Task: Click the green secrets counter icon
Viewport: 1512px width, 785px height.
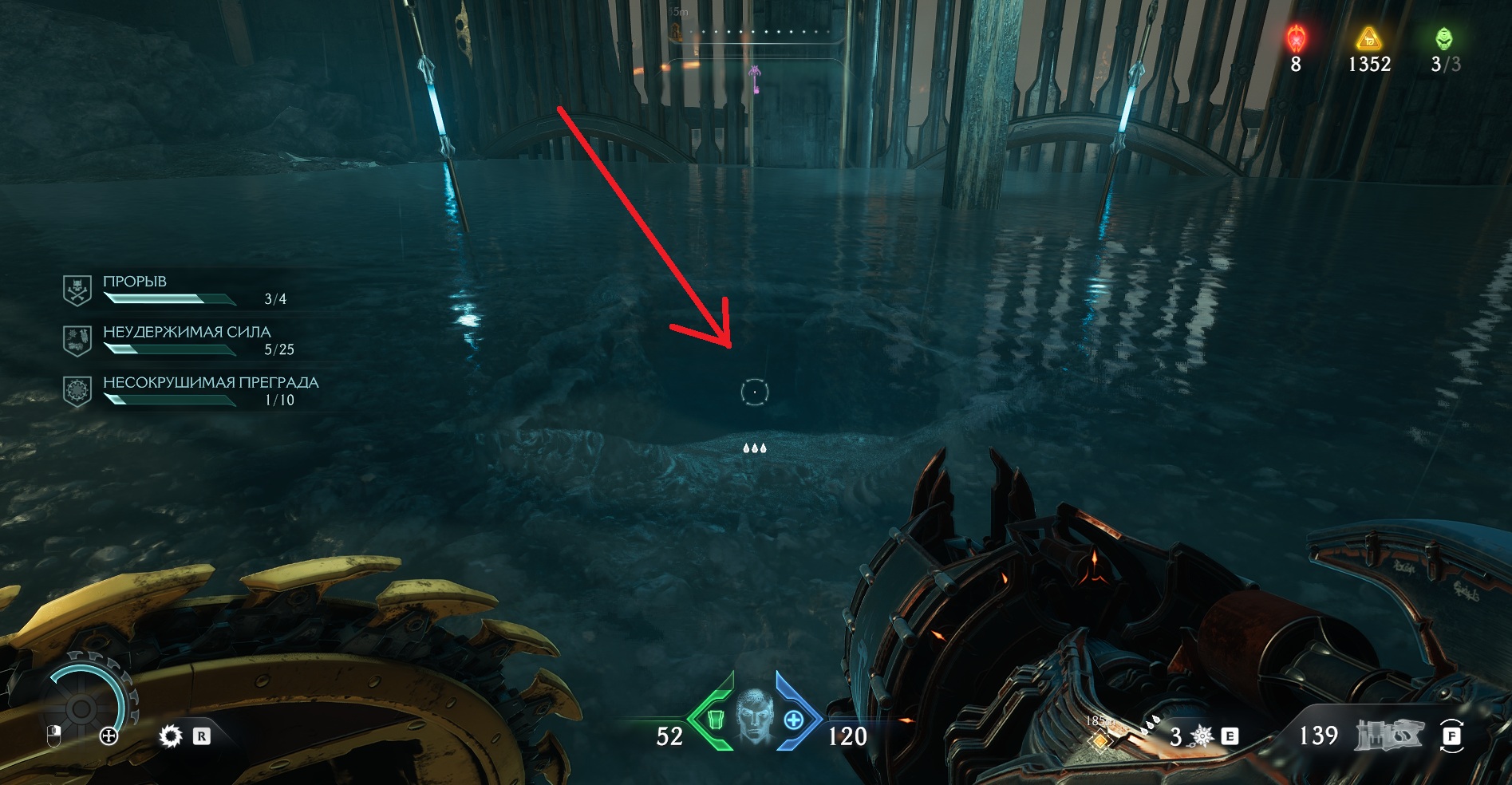Action: pos(1443,37)
